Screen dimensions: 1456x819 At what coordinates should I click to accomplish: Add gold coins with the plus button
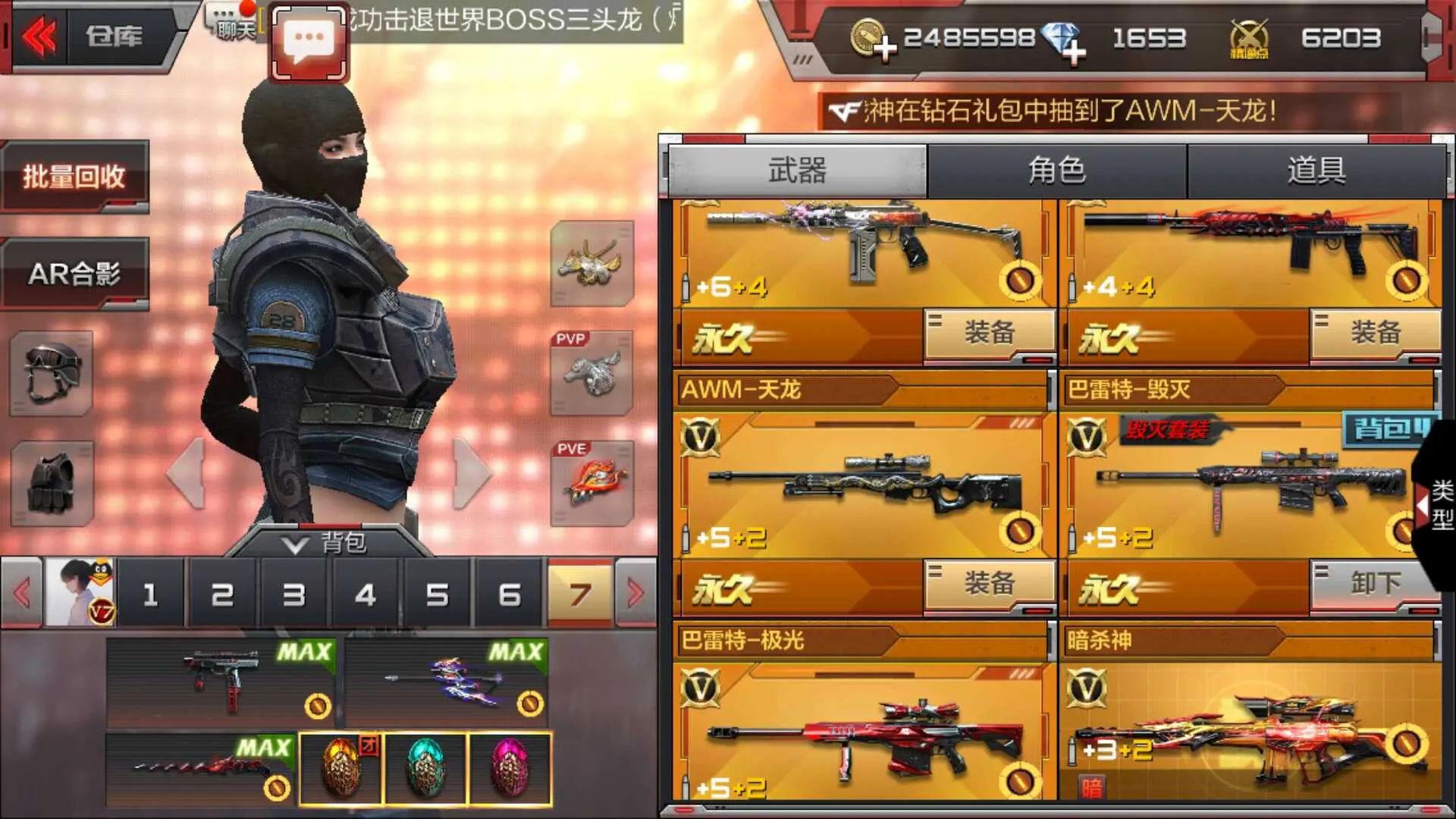[x=883, y=50]
